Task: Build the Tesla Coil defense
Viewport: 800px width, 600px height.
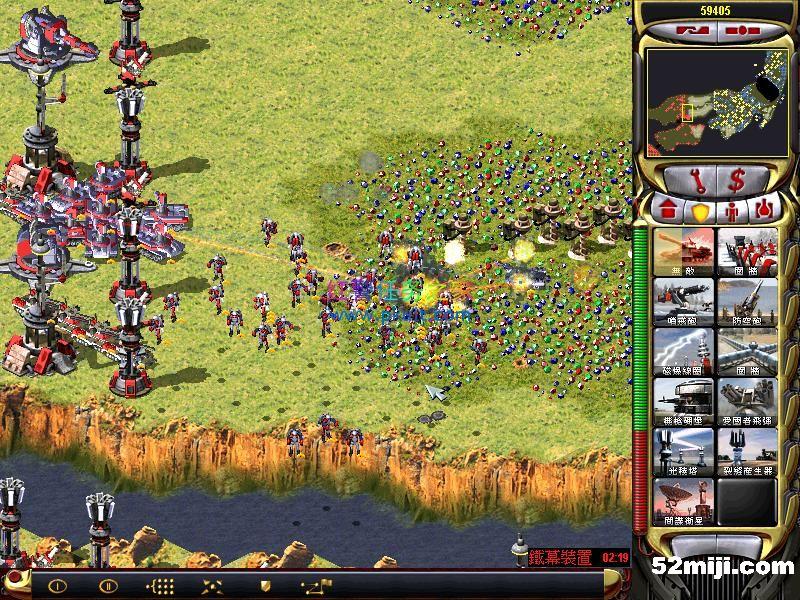Action: [684, 352]
